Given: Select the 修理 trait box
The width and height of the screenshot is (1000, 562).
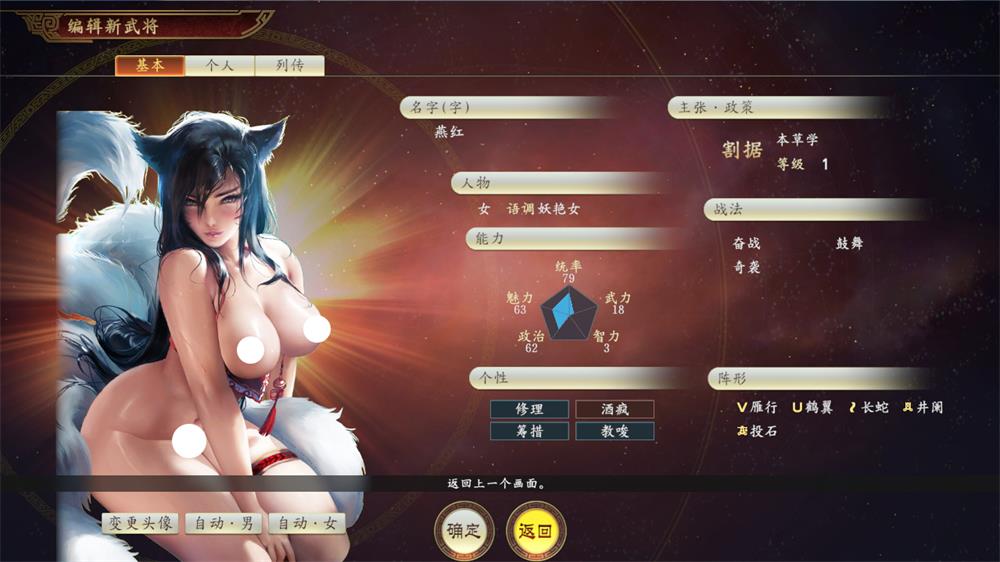Looking at the screenshot, I should pos(529,409).
